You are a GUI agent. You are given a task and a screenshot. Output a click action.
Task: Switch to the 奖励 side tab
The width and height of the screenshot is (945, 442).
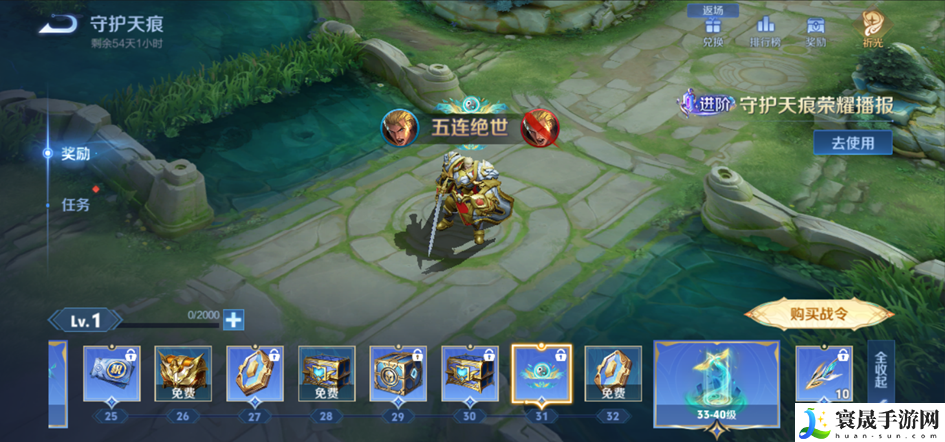(75, 154)
